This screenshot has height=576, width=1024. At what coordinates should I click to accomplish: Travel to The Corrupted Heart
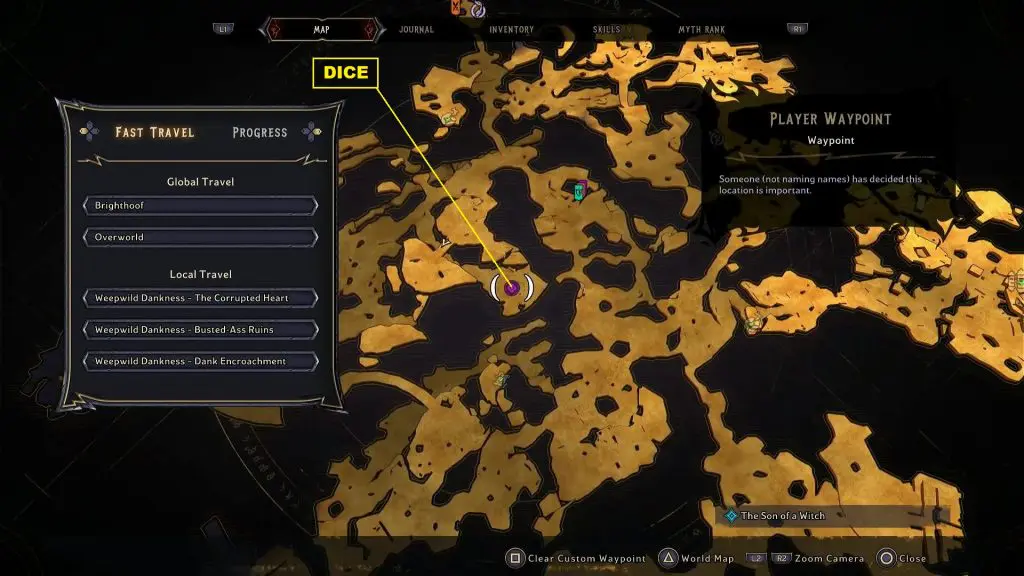click(200, 298)
